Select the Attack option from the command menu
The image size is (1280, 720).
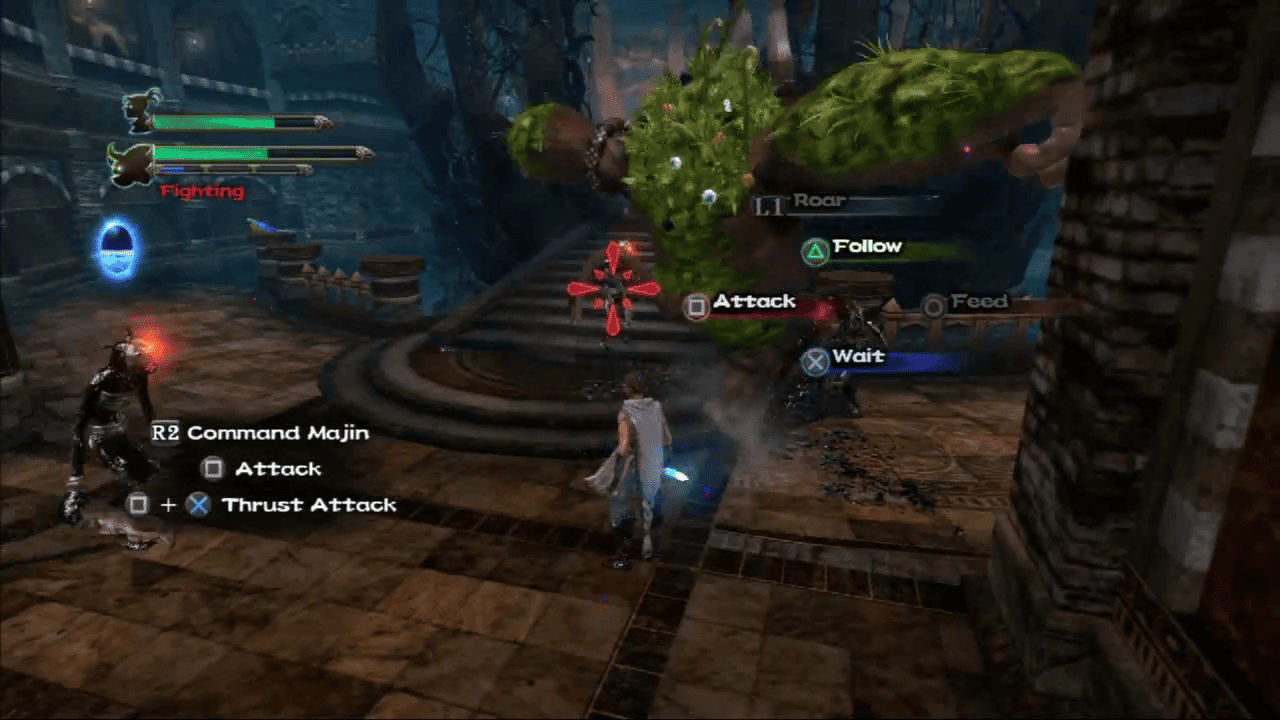753,301
